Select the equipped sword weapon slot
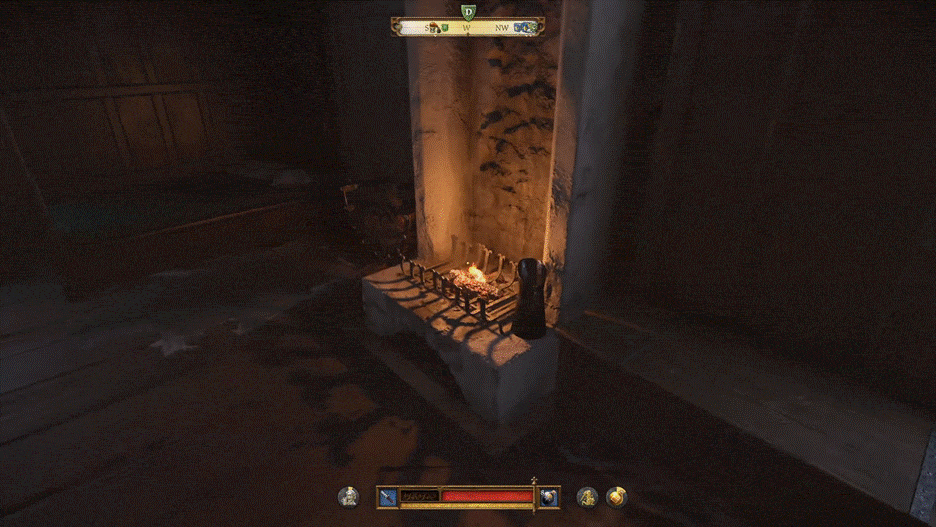The height and width of the screenshot is (527, 936). (388, 496)
